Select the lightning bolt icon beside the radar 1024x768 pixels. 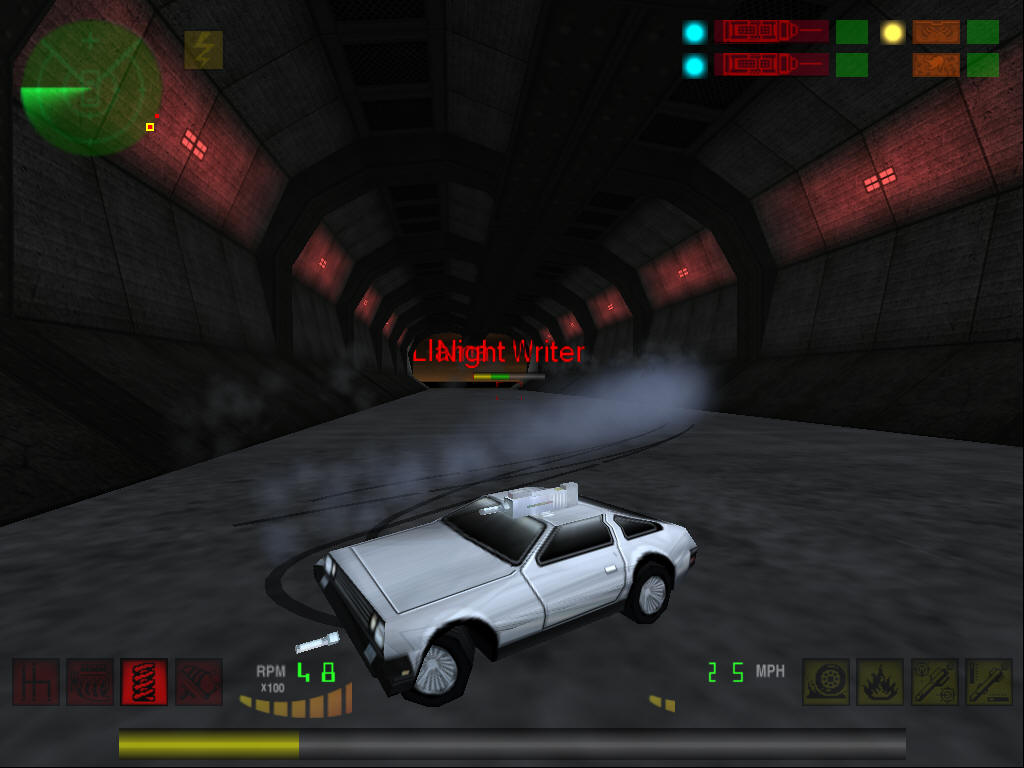point(203,50)
